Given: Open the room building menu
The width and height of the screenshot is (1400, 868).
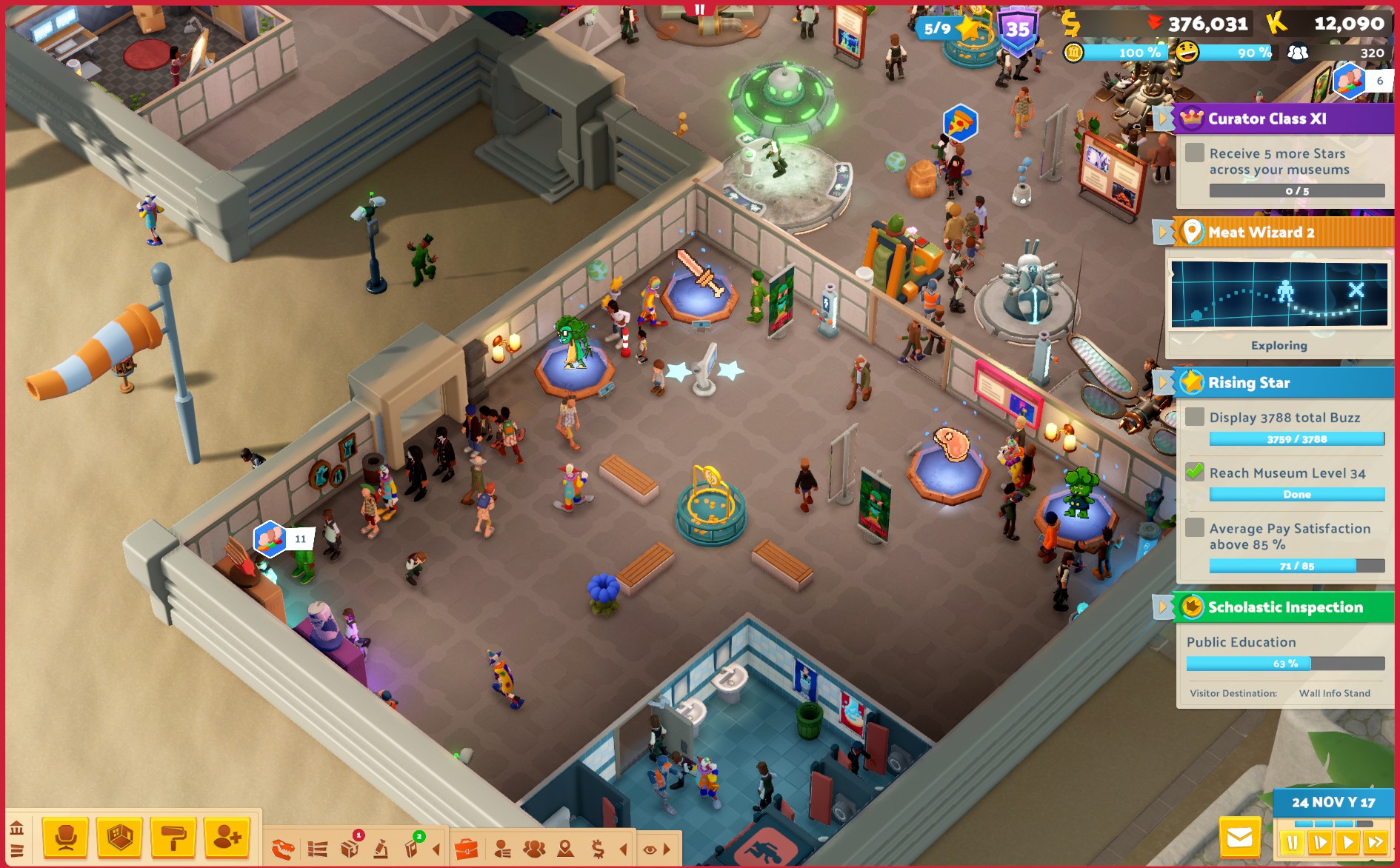Looking at the screenshot, I should point(120,838).
